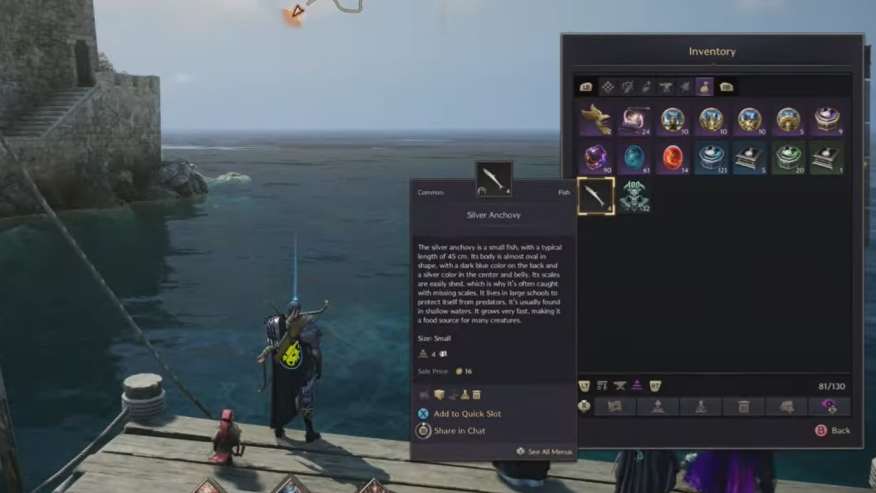Viewport: 876px width, 493px height.
Task: Select the skull and crossbones item slot
Action: point(634,195)
